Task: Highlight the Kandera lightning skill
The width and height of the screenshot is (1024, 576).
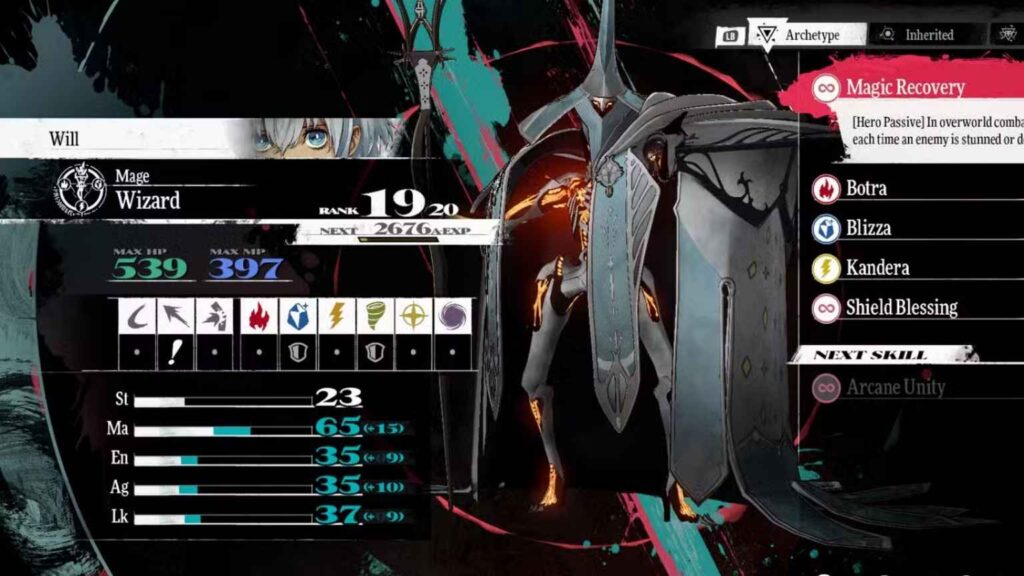Action: click(x=878, y=268)
